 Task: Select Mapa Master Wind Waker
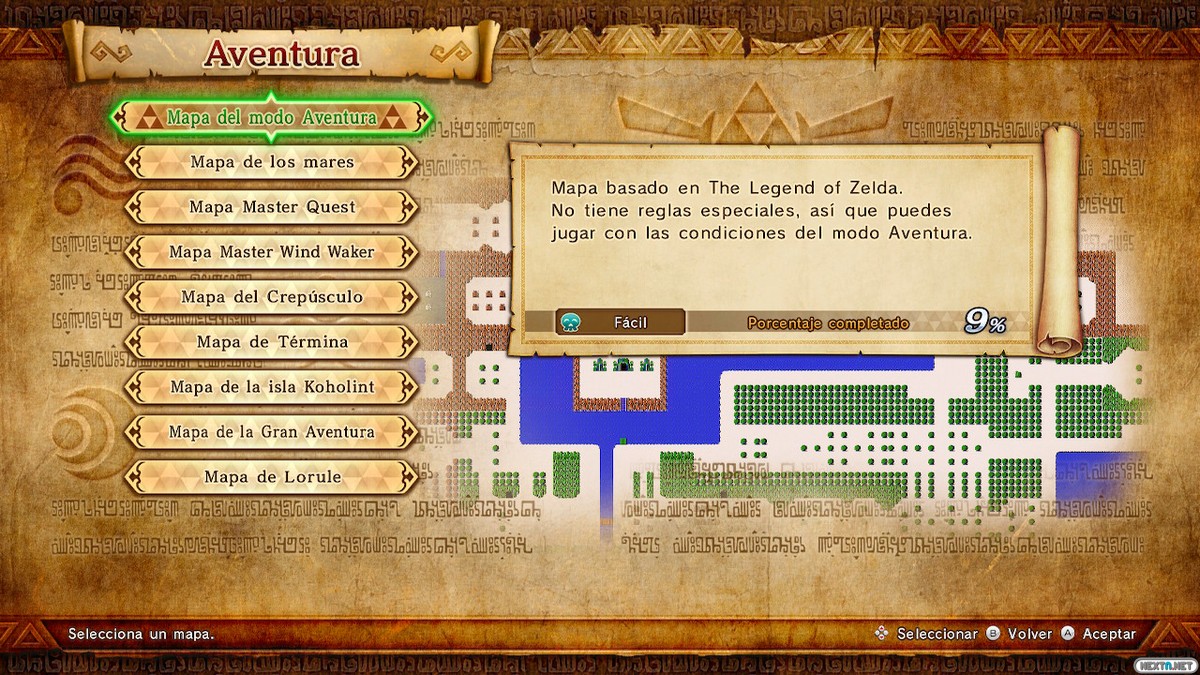(x=272, y=252)
